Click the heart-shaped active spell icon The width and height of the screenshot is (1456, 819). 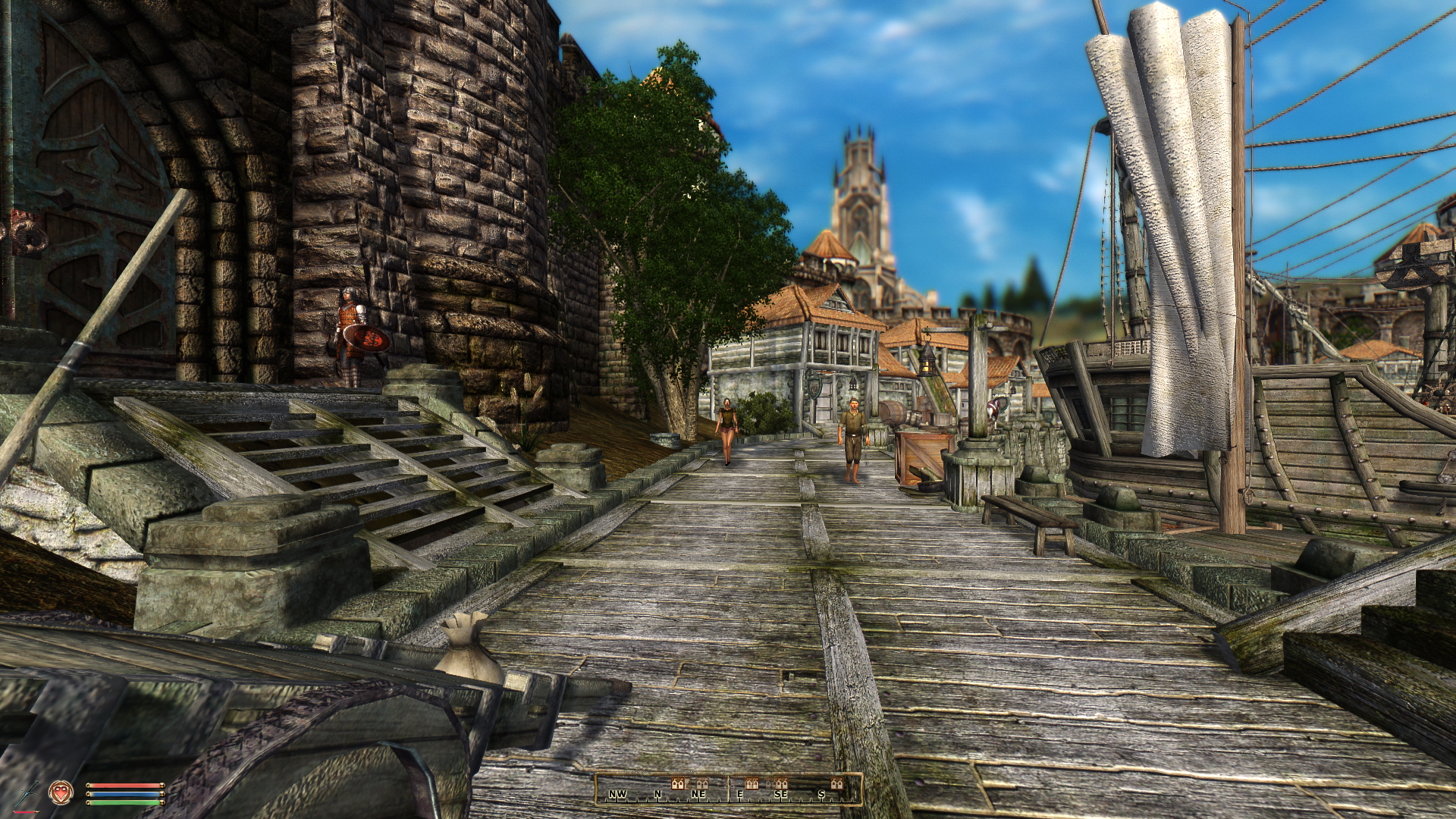[x=61, y=793]
